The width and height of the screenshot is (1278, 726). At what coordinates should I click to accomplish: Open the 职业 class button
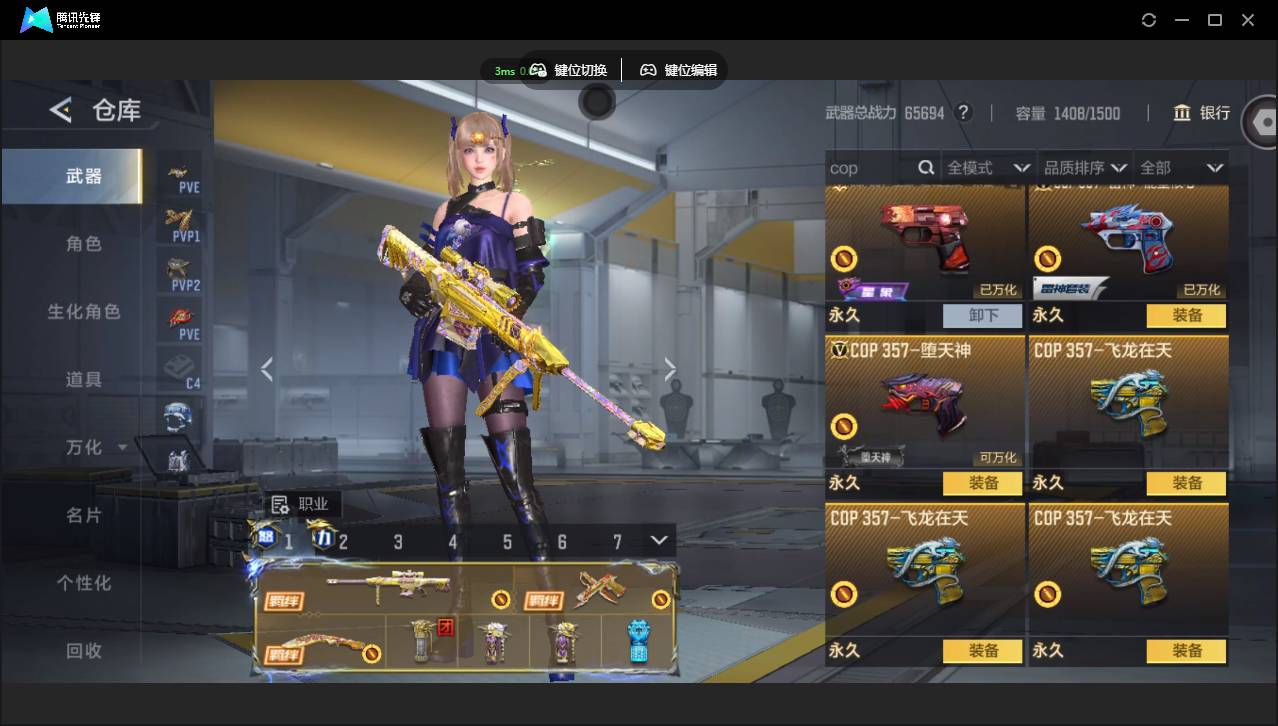click(x=300, y=505)
